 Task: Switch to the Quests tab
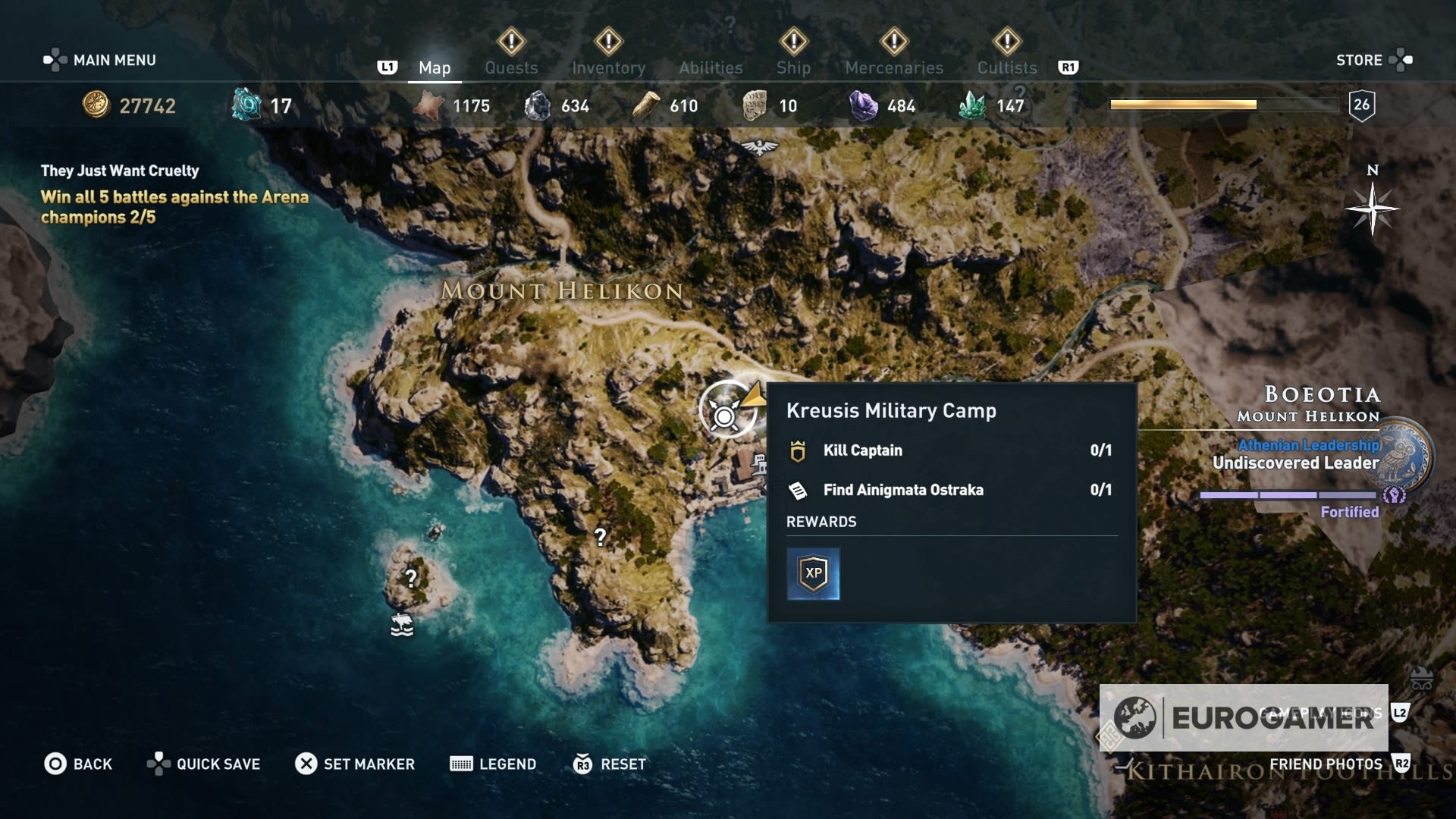tap(511, 67)
